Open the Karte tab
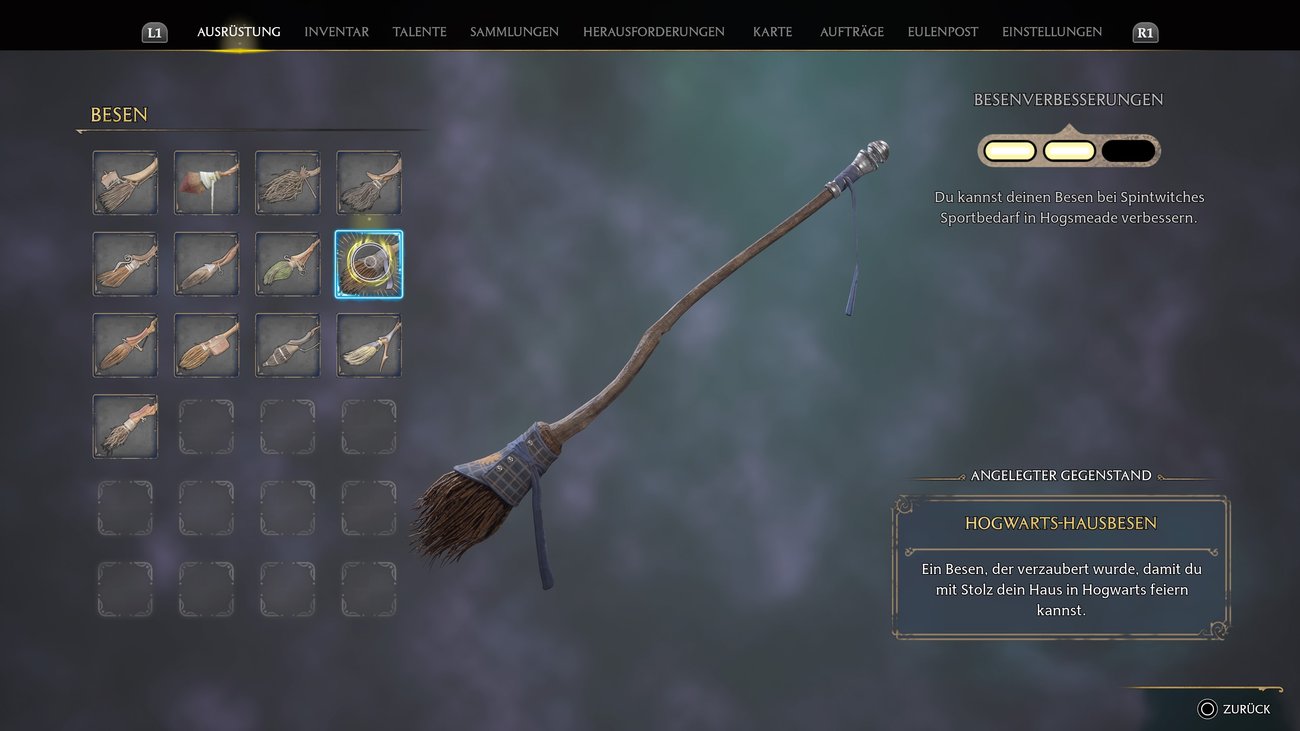 coord(772,32)
